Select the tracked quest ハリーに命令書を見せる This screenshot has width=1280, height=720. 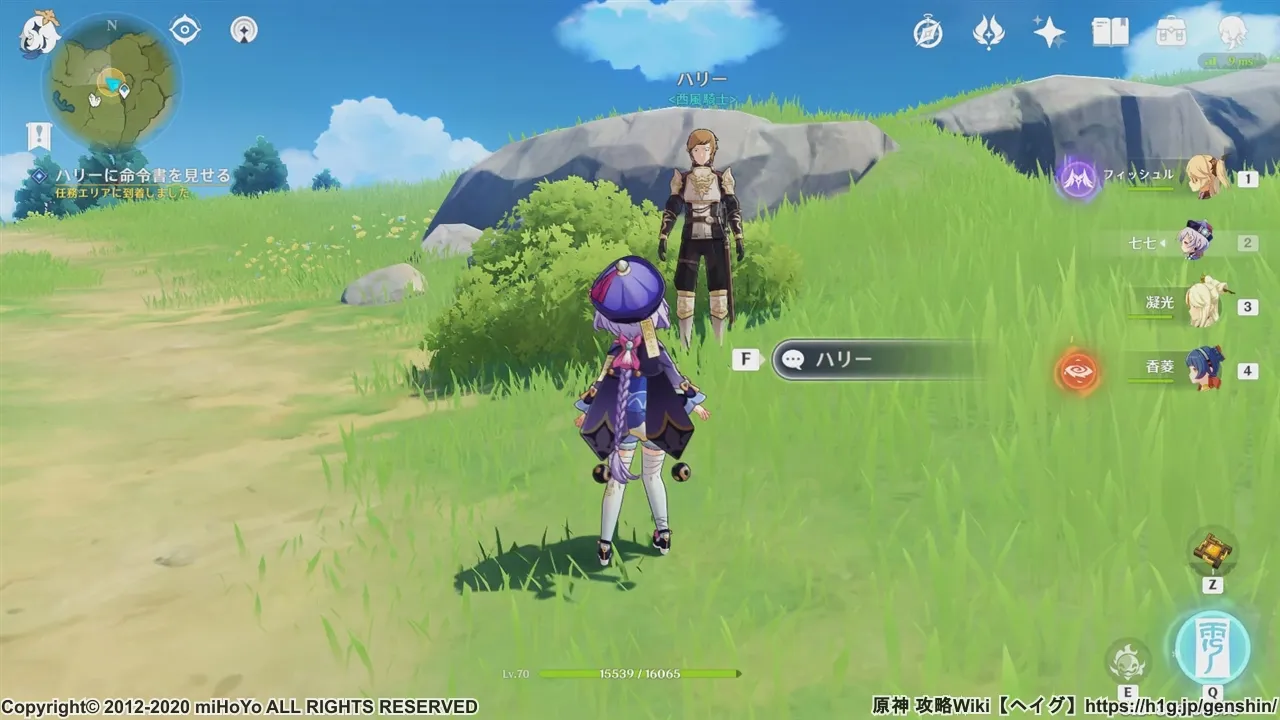click(142, 176)
